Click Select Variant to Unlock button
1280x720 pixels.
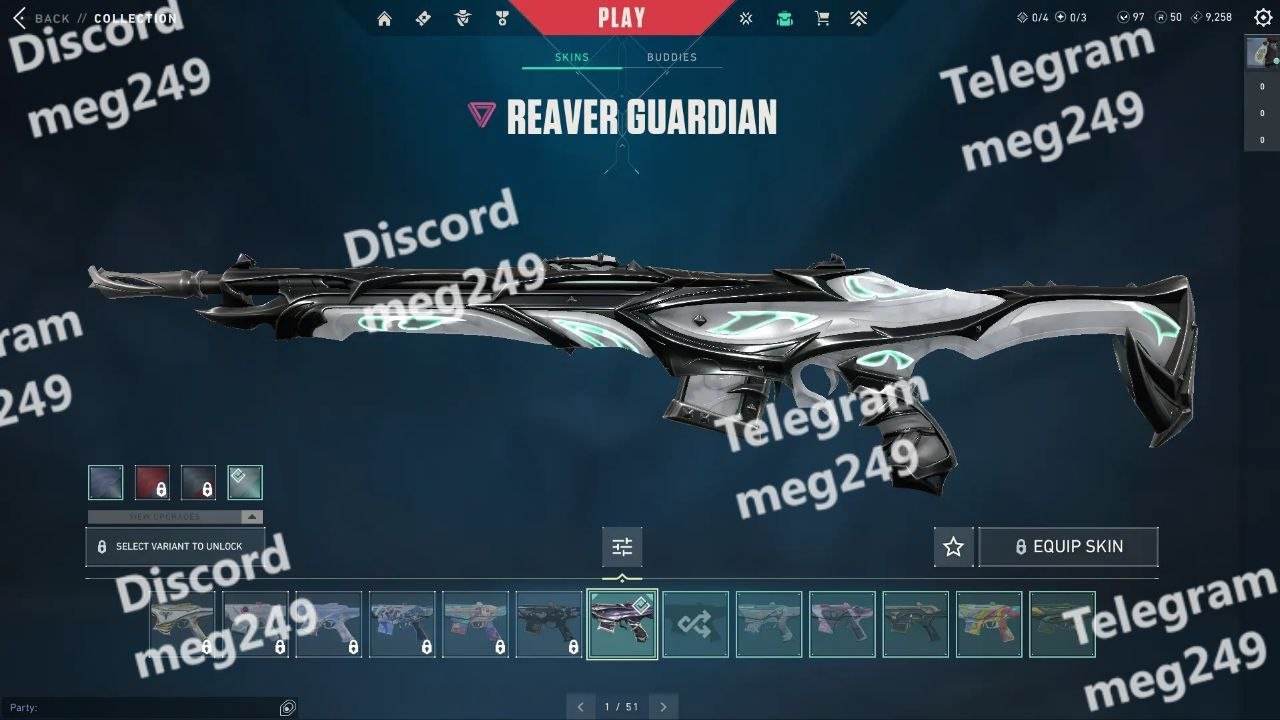[175, 547]
